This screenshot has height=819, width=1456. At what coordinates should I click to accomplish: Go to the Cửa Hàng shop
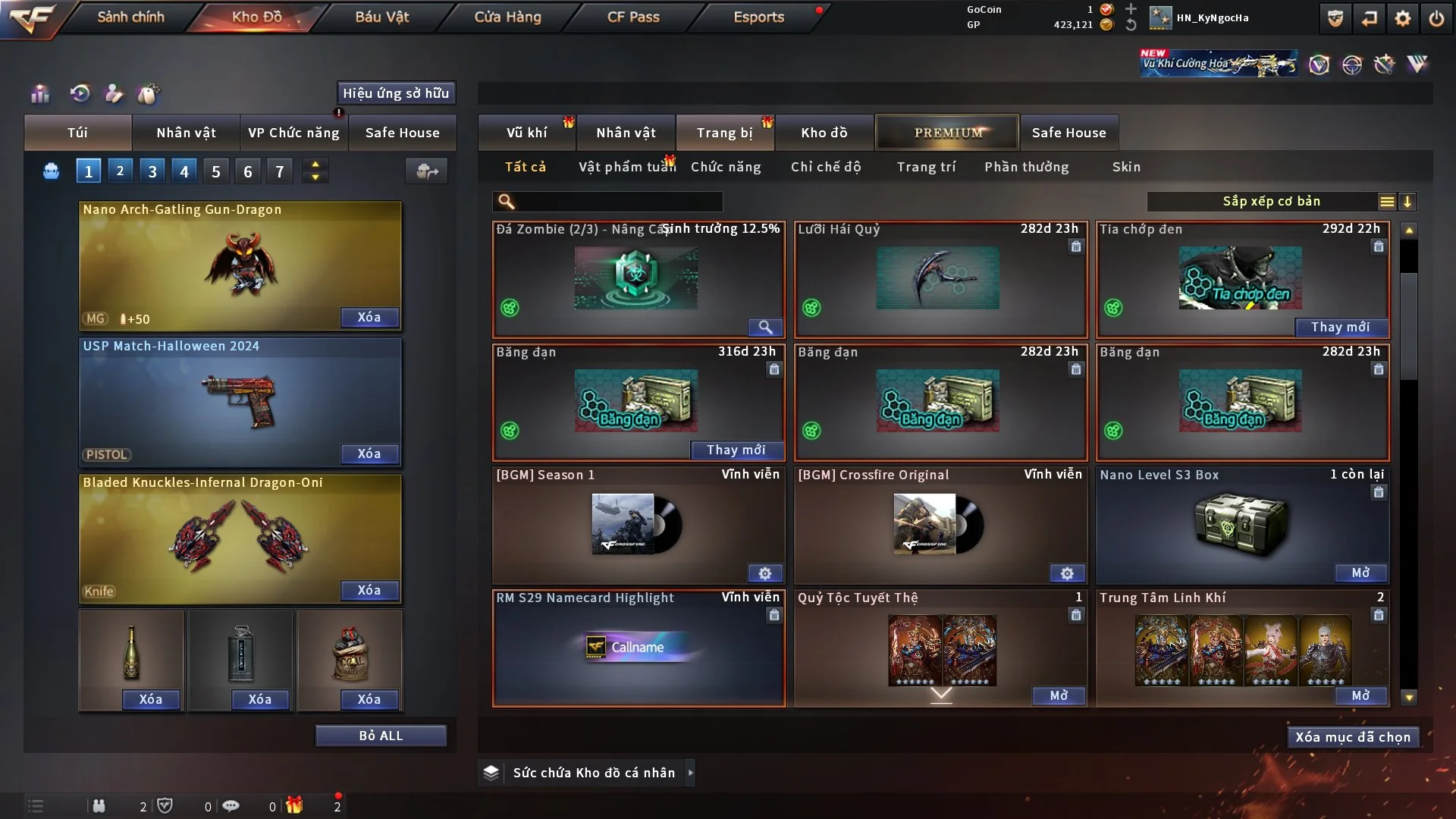507,17
